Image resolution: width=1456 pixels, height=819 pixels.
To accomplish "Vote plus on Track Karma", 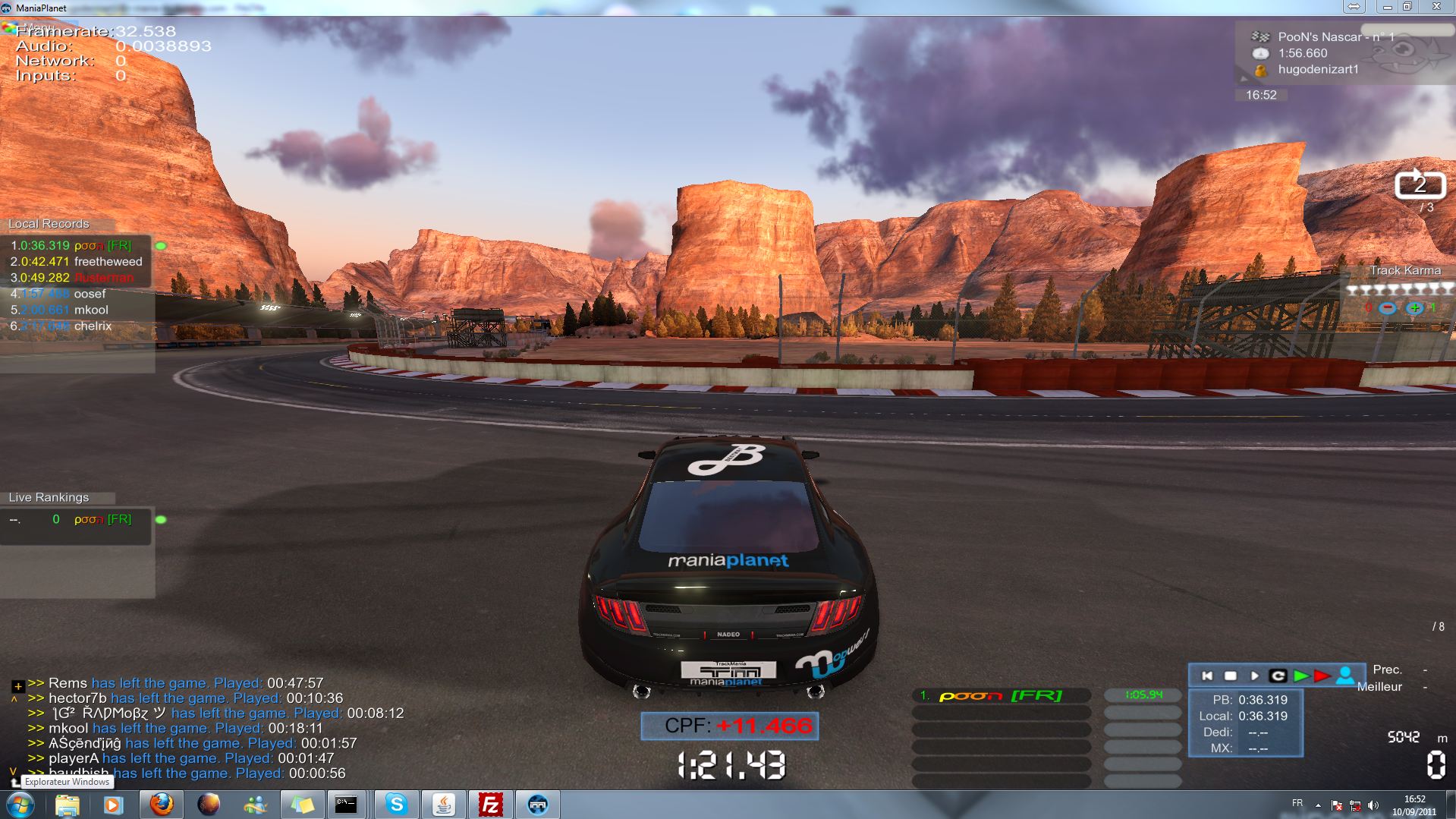I will click(1414, 308).
